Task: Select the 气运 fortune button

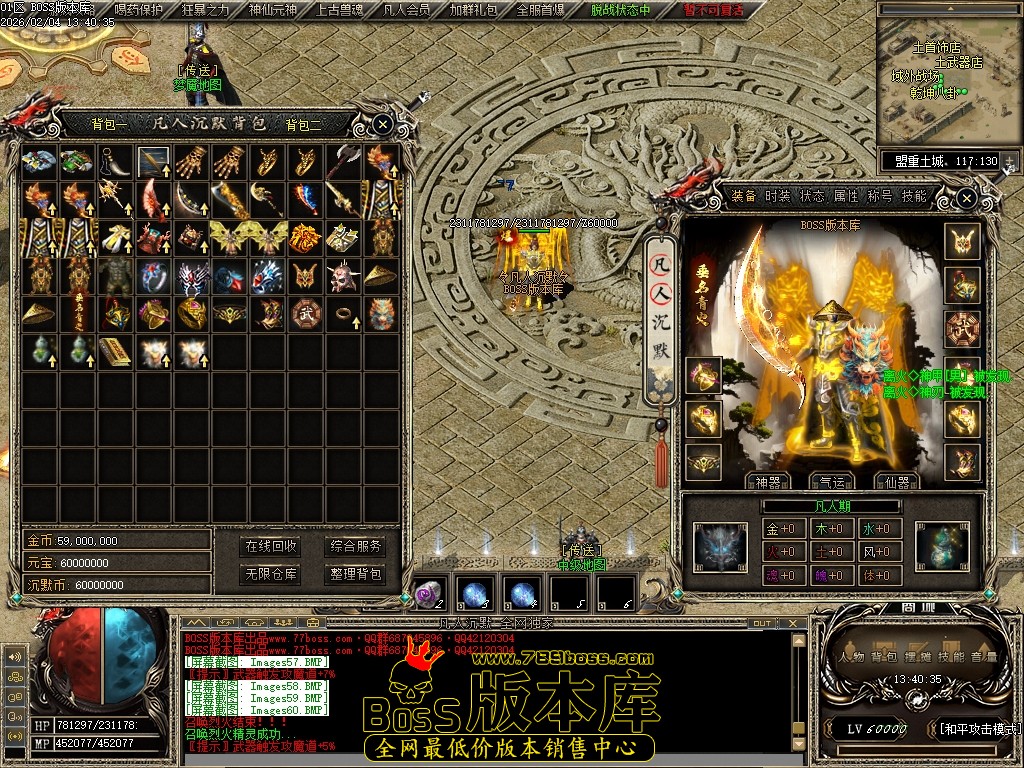Action: [x=832, y=482]
